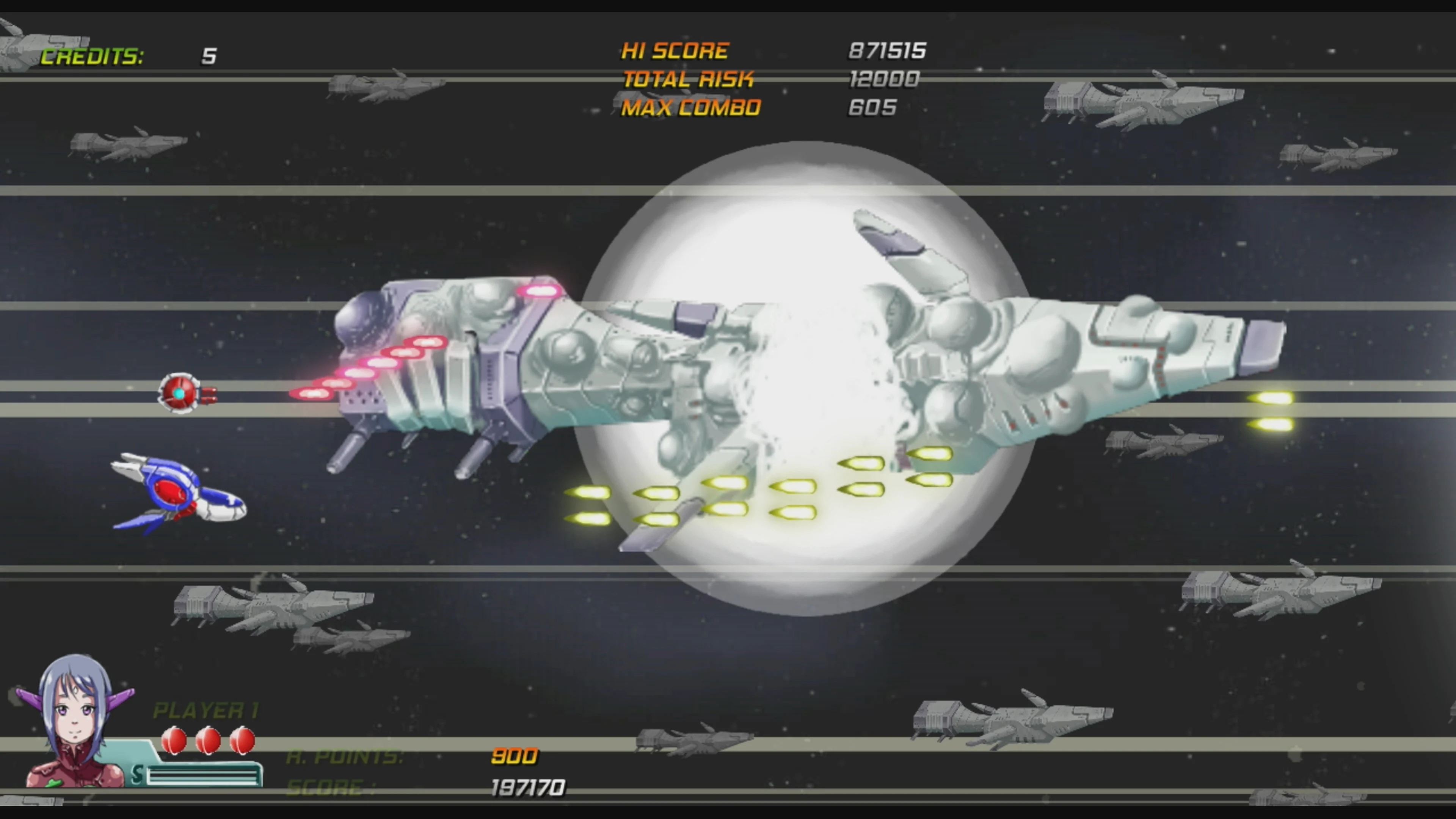Image resolution: width=1456 pixels, height=819 pixels.
Task: Click the CREDITS counter
Action: tap(93, 56)
